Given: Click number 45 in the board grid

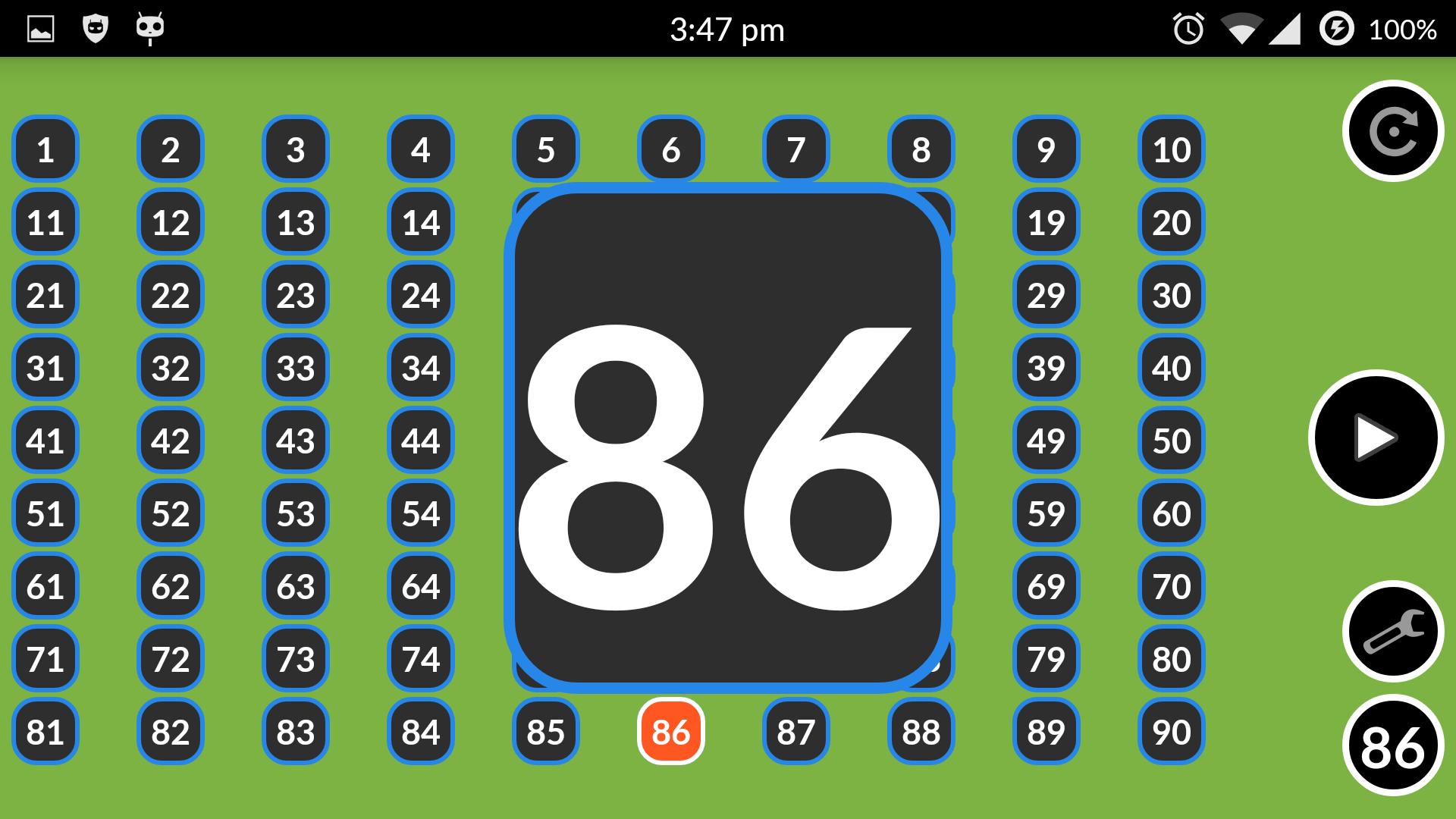Looking at the screenshot, I should click(546, 440).
